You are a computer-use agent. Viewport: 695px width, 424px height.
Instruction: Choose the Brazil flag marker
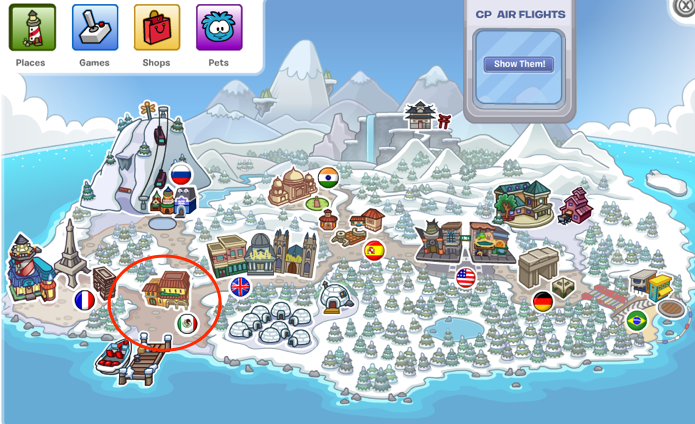[x=636, y=320]
